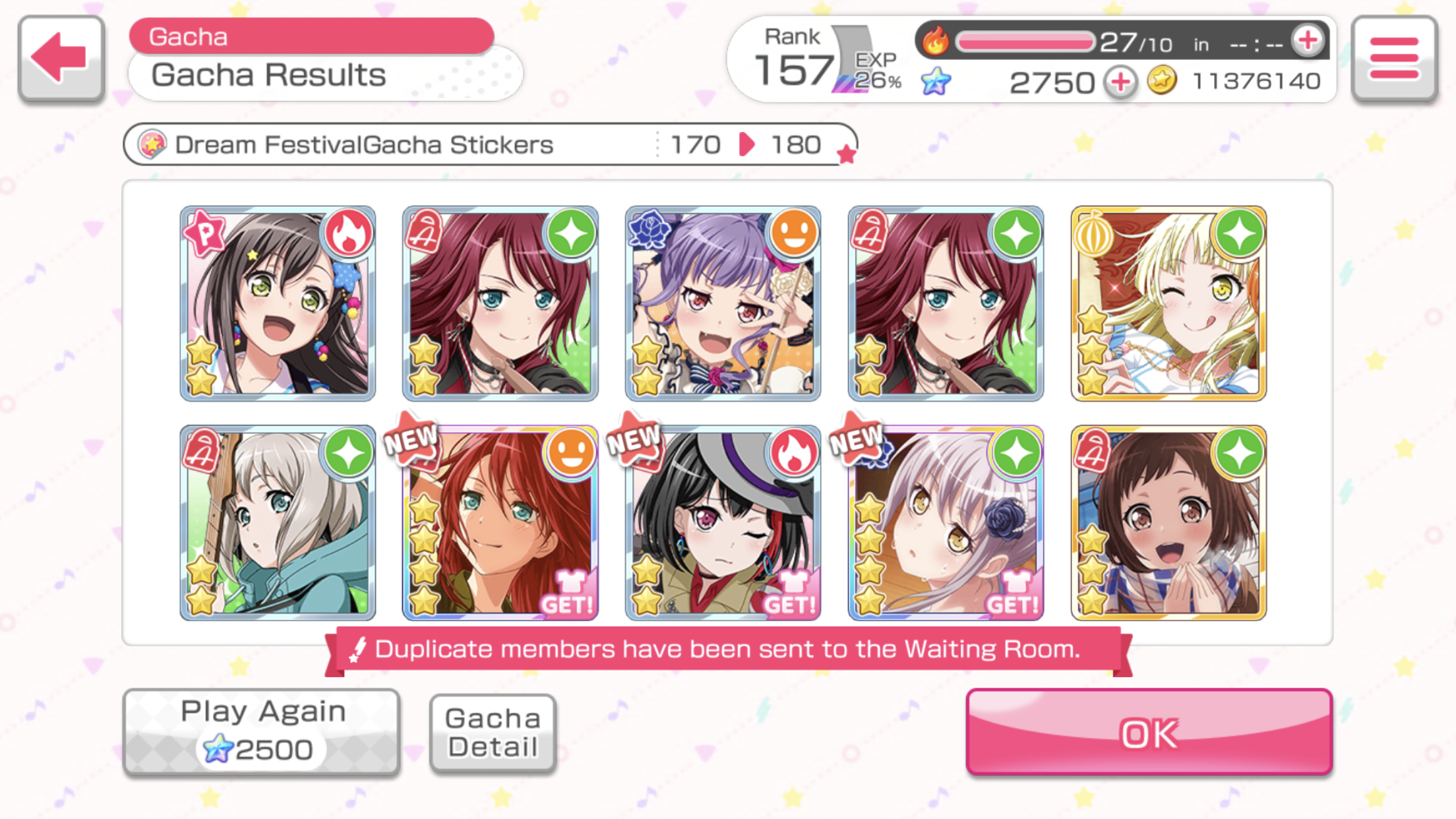Add more stars with the plus button
The image size is (1456, 819).
click(x=1121, y=82)
